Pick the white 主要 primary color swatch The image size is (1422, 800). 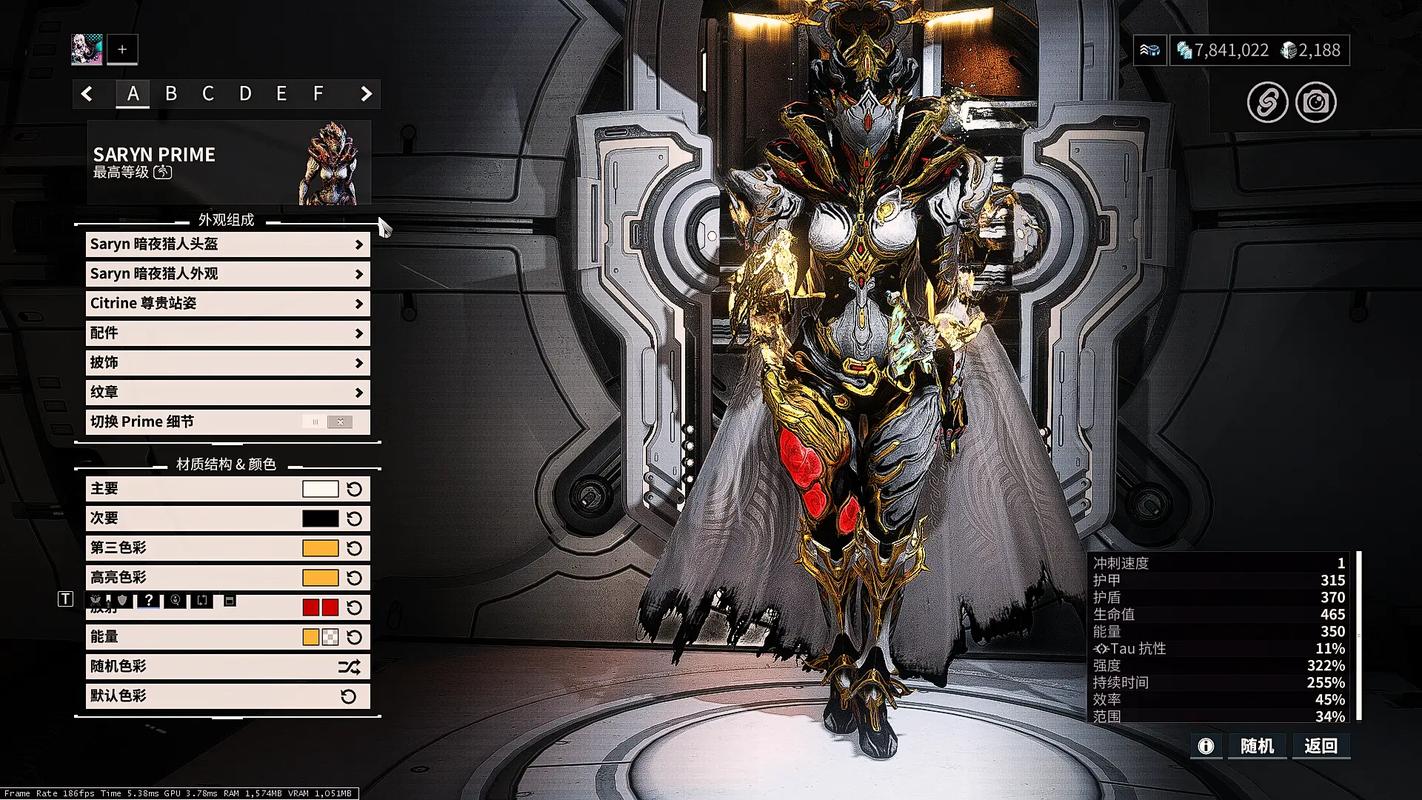320,489
